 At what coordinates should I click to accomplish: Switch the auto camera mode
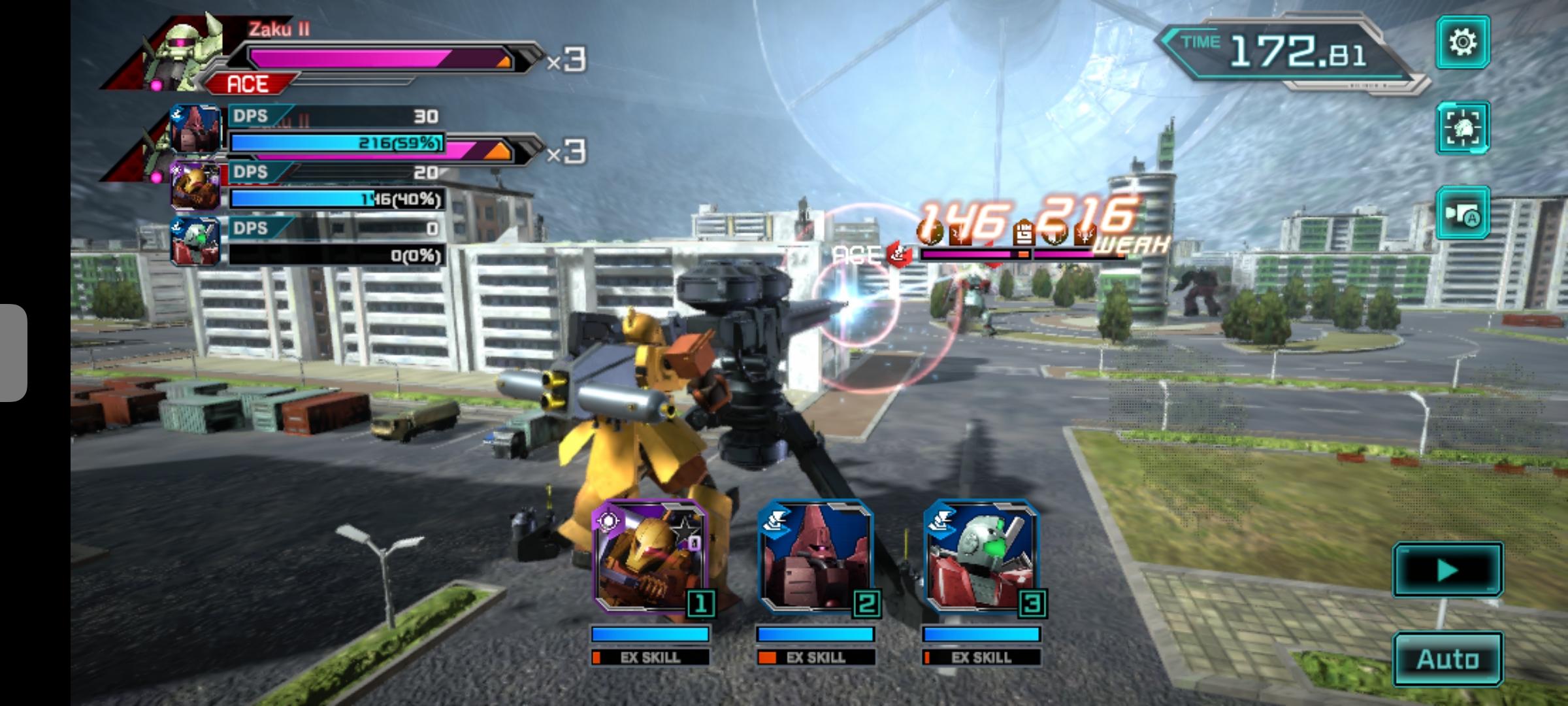(x=1462, y=213)
